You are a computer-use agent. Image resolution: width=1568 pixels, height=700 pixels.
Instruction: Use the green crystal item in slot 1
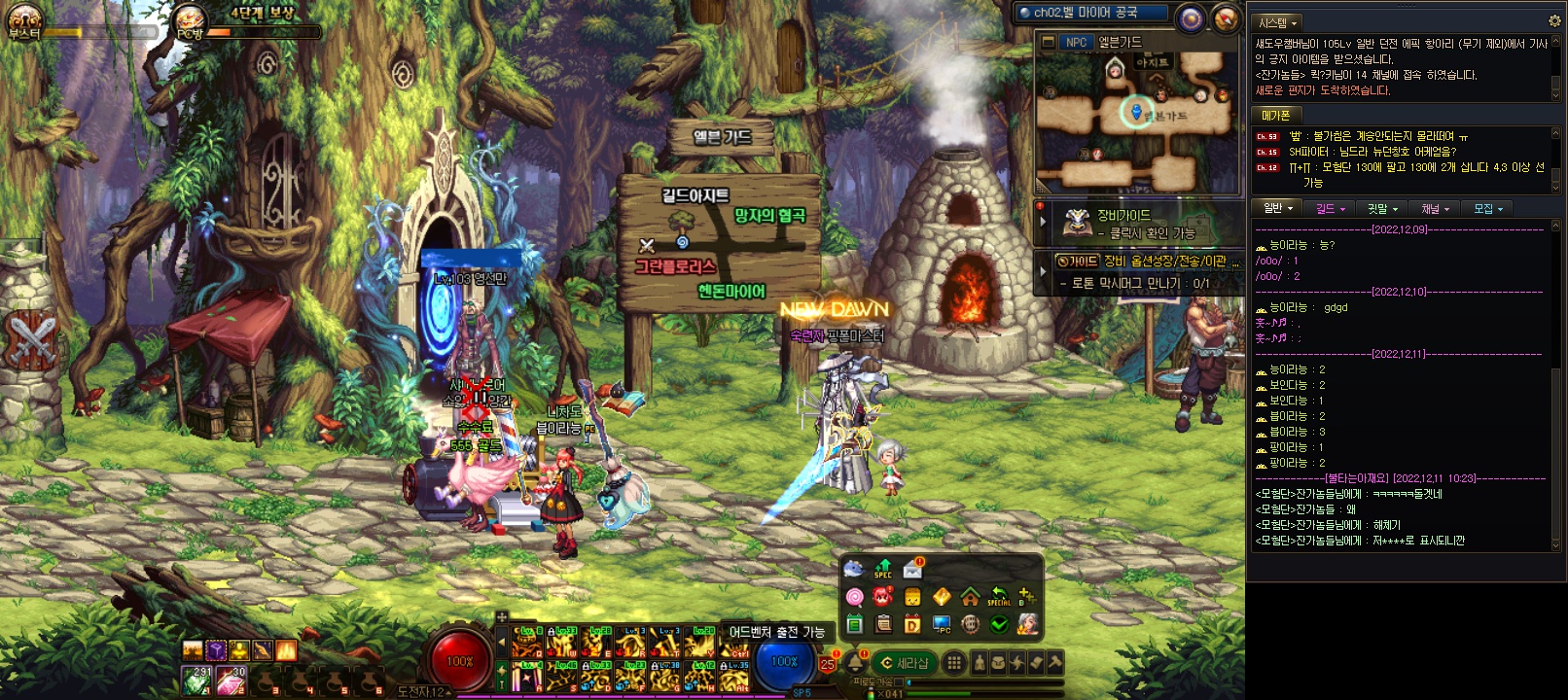tap(197, 681)
